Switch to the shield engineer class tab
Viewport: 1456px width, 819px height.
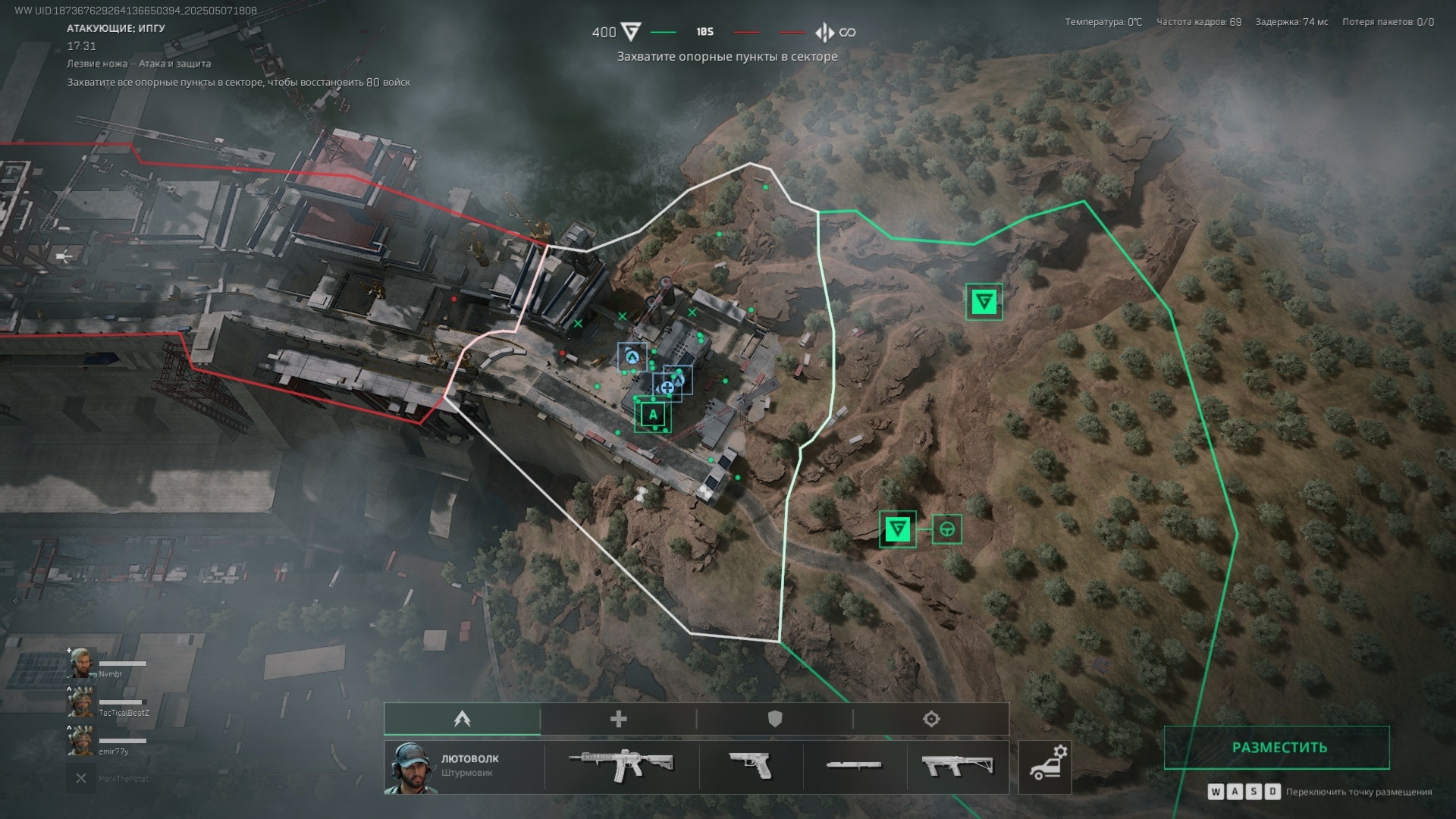(774, 719)
